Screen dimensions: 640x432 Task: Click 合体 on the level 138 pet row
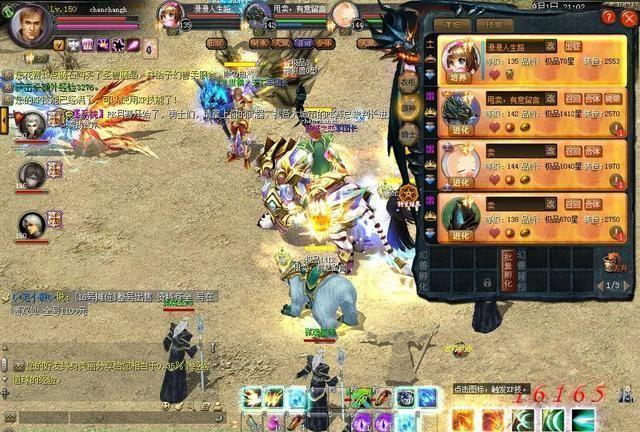(592, 204)
